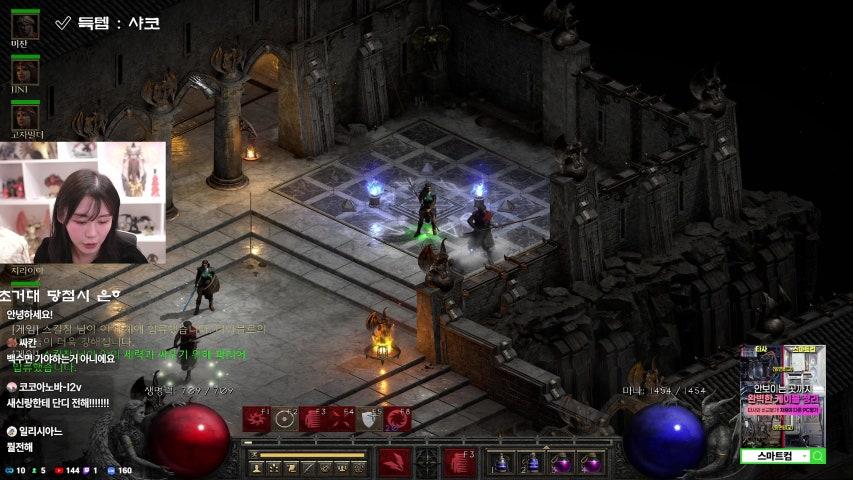Drink the purple rejuvenation potion in belt slot 3
Image resolution: width=853 pixels, height=480 pixels.
coord(563,463)
